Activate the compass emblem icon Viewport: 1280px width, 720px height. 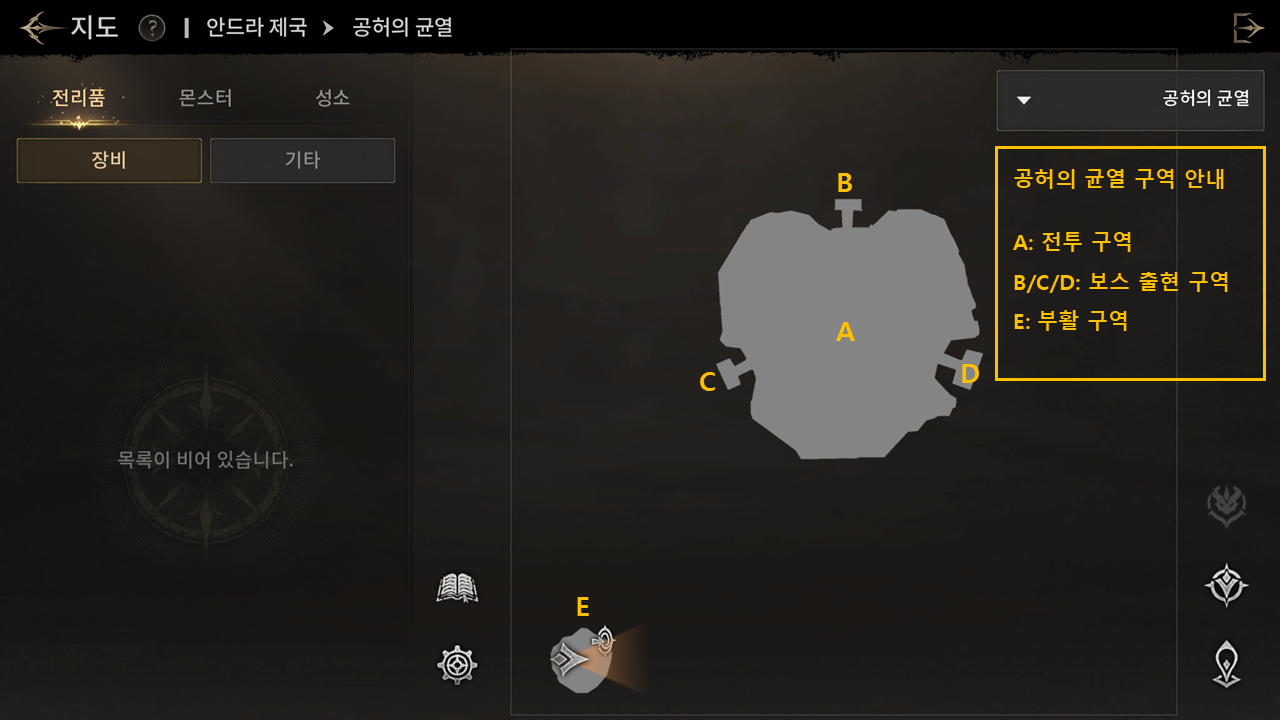click(x=1226, y=586)
